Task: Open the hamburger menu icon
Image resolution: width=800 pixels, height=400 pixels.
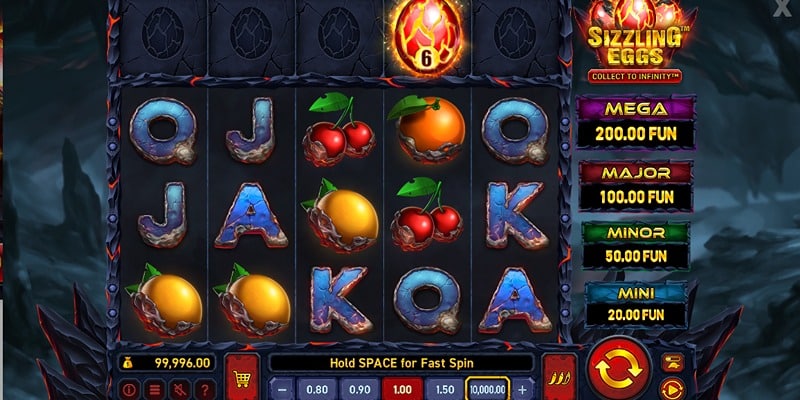Action: click(154, 389)
